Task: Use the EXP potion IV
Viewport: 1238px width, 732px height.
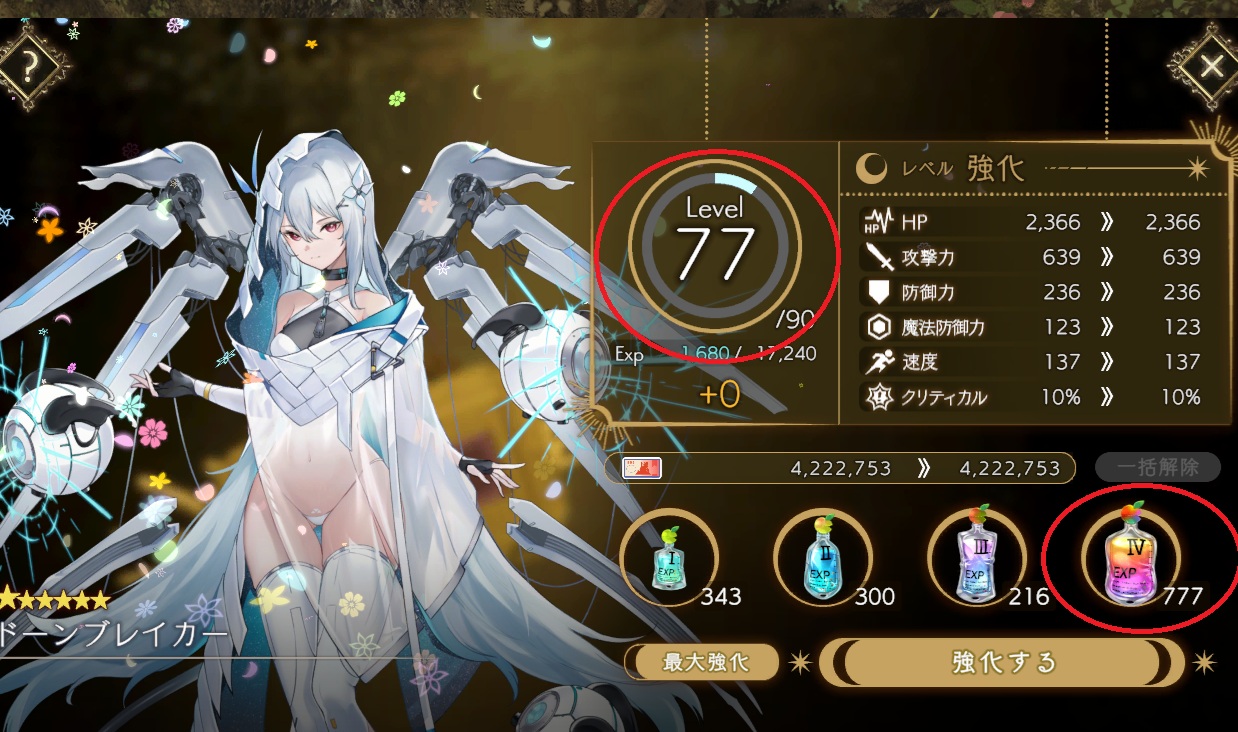Action: click(1130, 558)
